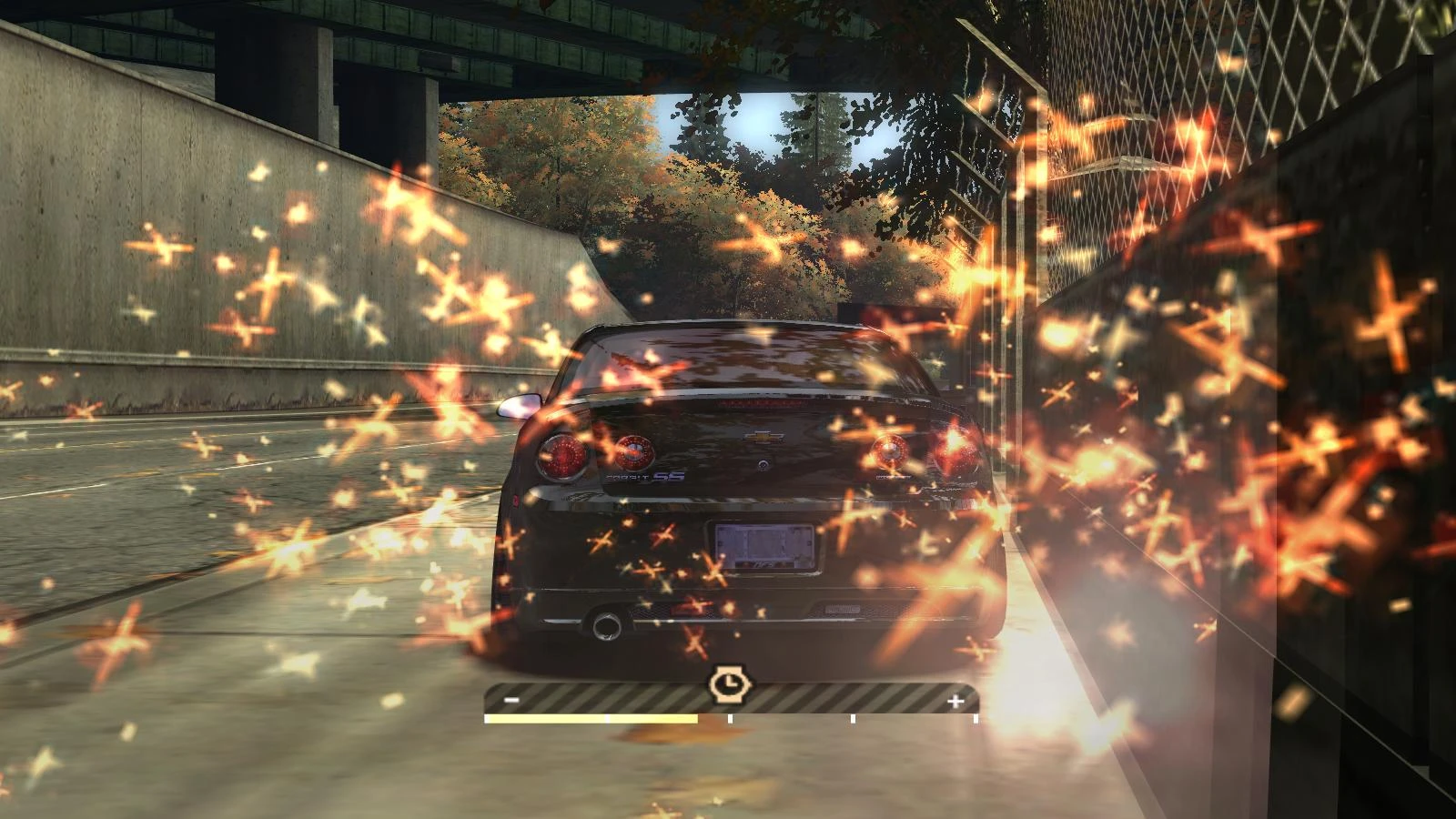Image resolution: width=1456 pixels, height=819 pixels.
Task: Select the end of the yellow progress fill
Action: (x=697, y=718)
